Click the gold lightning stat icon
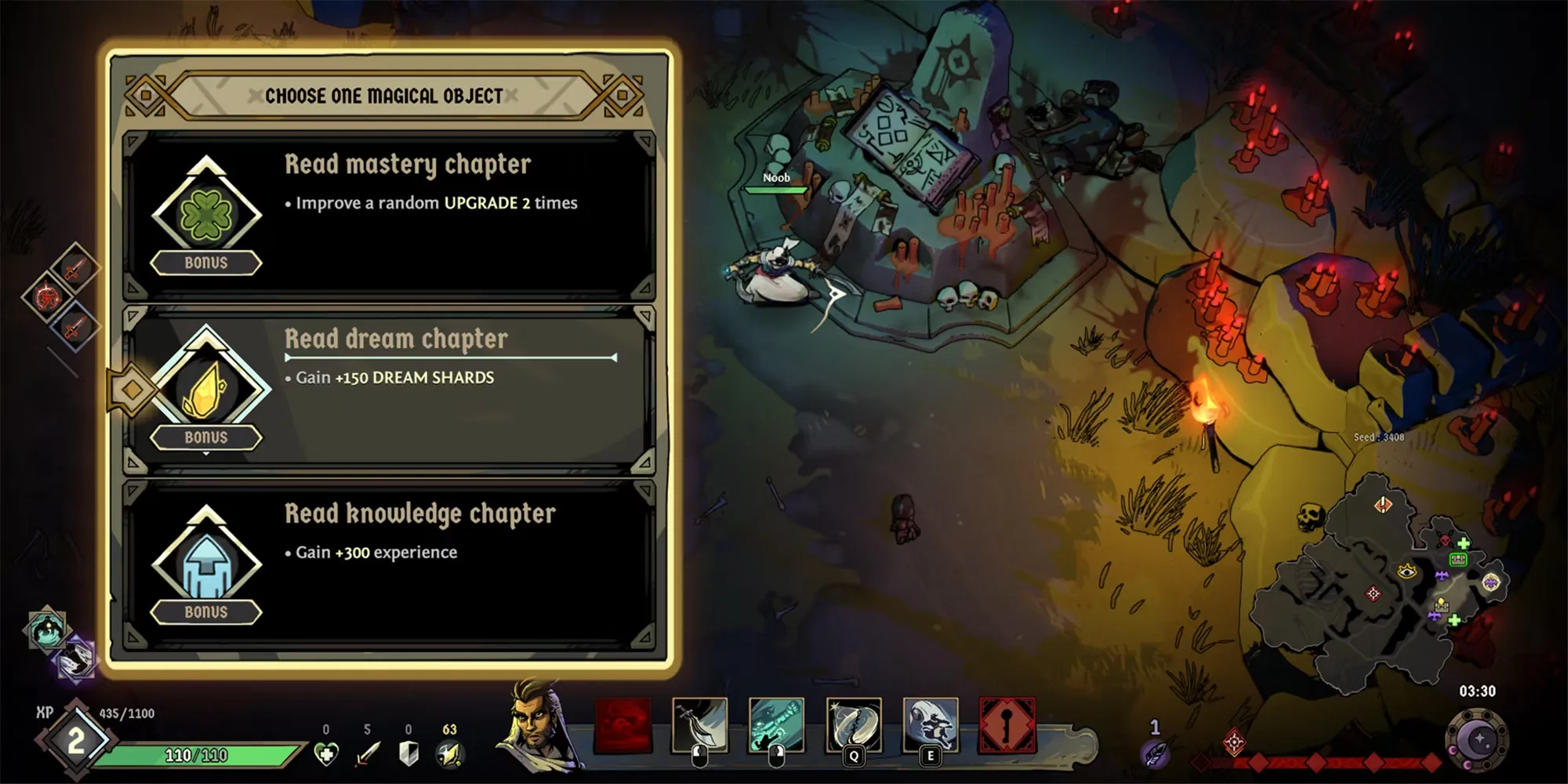This screenshot has height=784, width=1568. pos(449,754)
